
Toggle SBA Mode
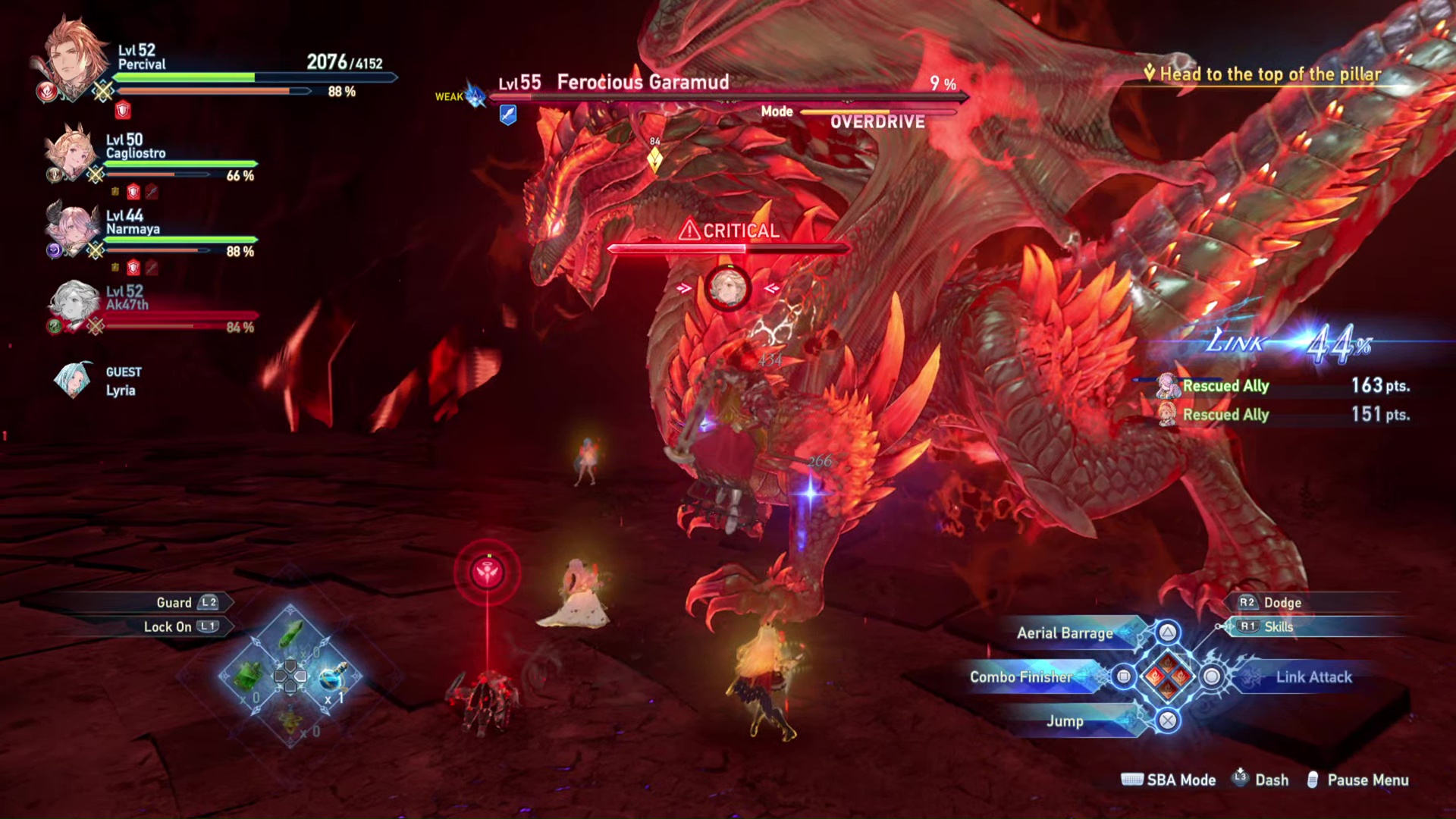[1180, 780]
